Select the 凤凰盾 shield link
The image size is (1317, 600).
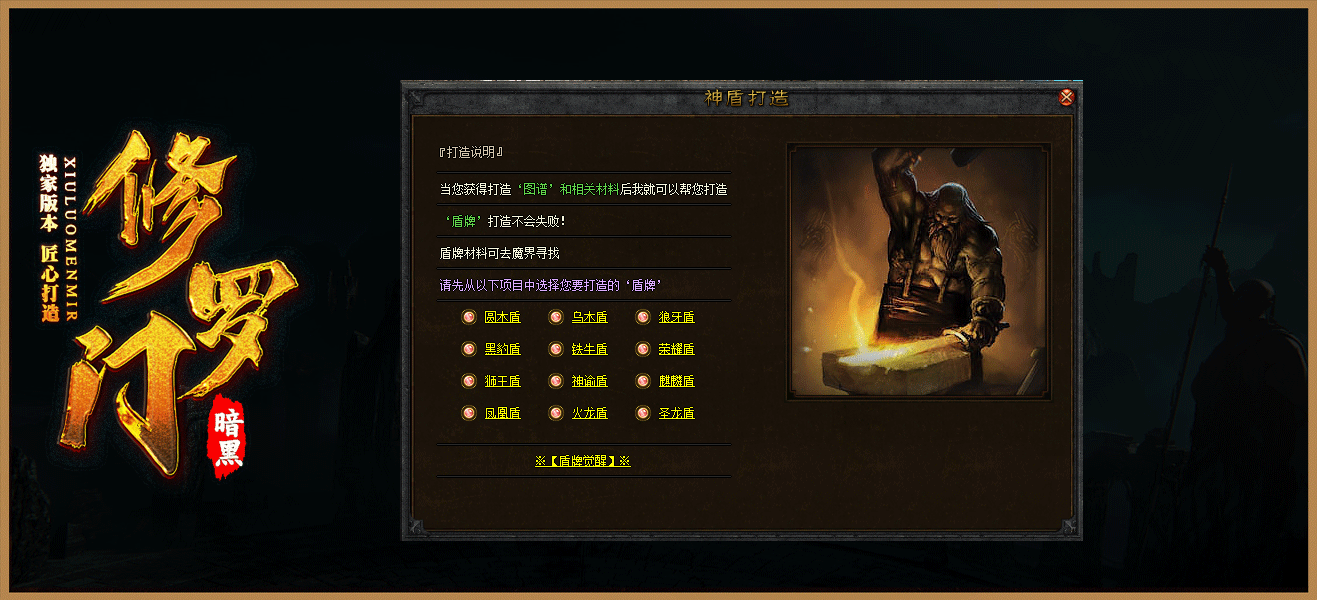(502, 414)
